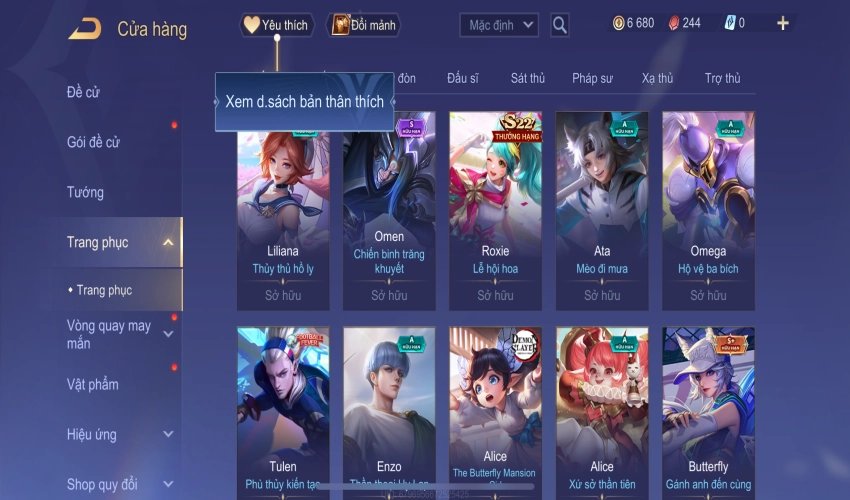
Task: Open the Đổi mảnh exchange
Action: (363, 25)
